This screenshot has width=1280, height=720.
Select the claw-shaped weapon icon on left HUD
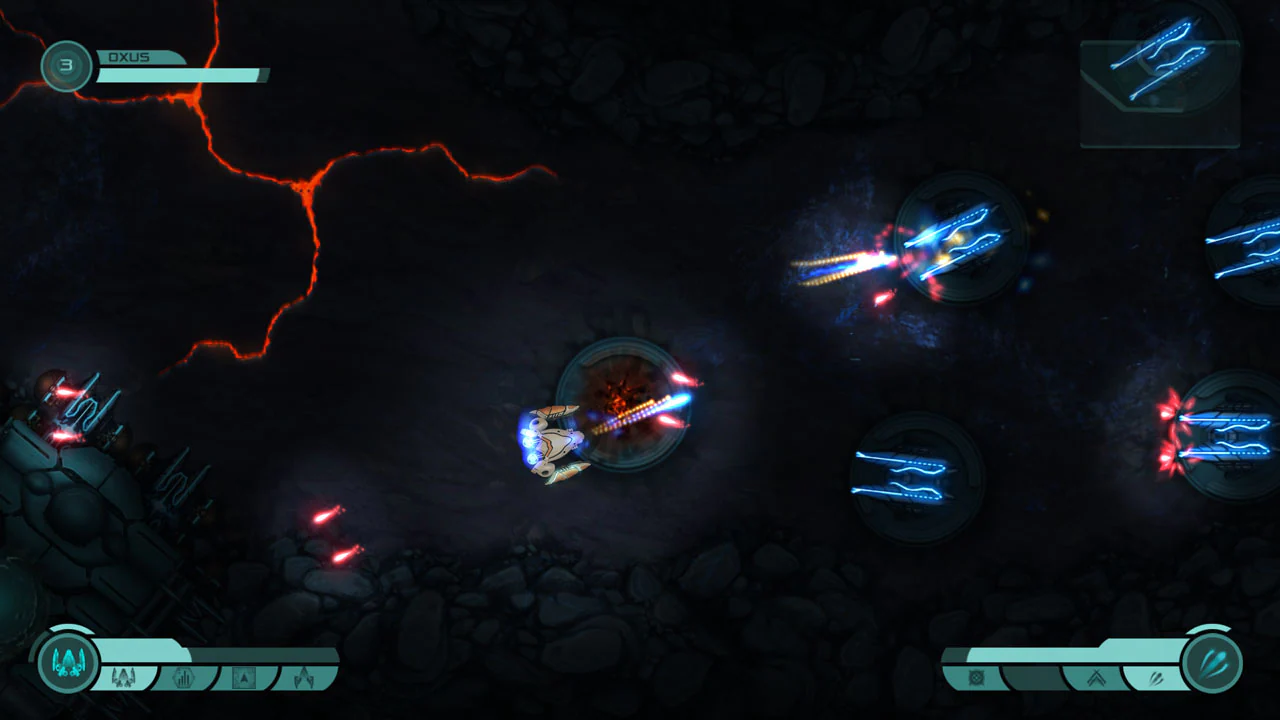pyautogui.click(x=305, y=677)
